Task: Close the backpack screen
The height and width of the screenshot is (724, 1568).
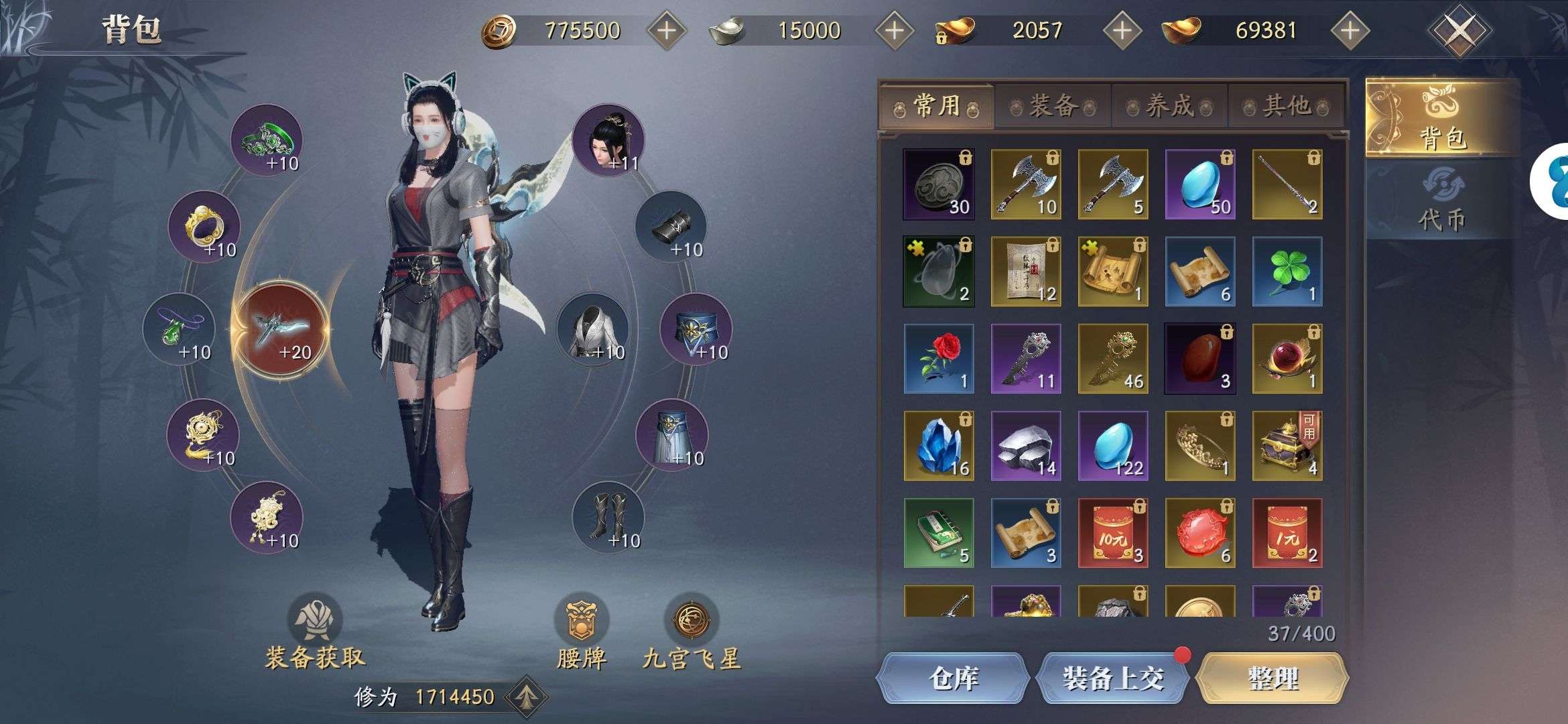Action: [x=1459, y=30]
